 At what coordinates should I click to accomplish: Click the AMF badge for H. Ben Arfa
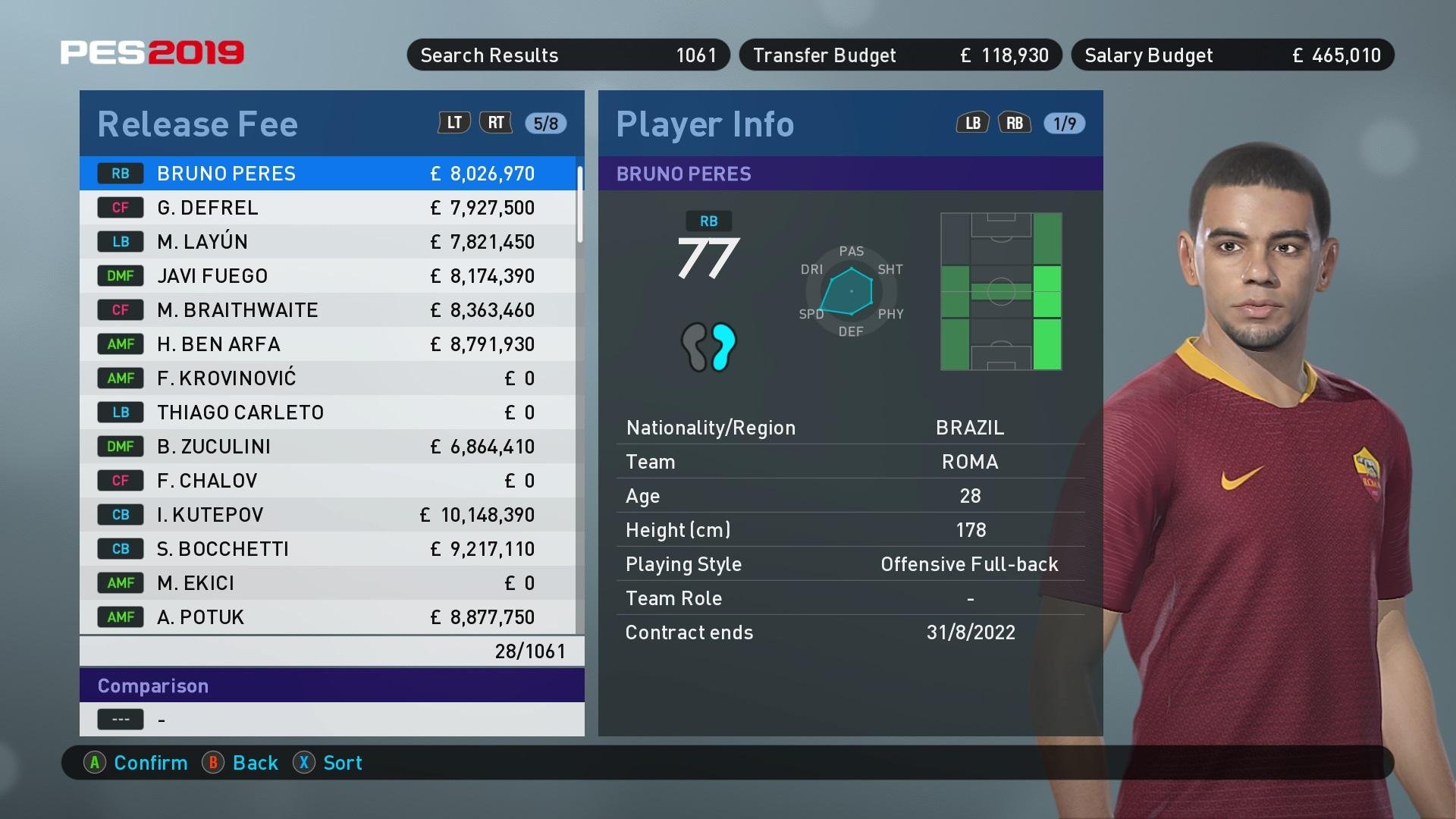121,344
